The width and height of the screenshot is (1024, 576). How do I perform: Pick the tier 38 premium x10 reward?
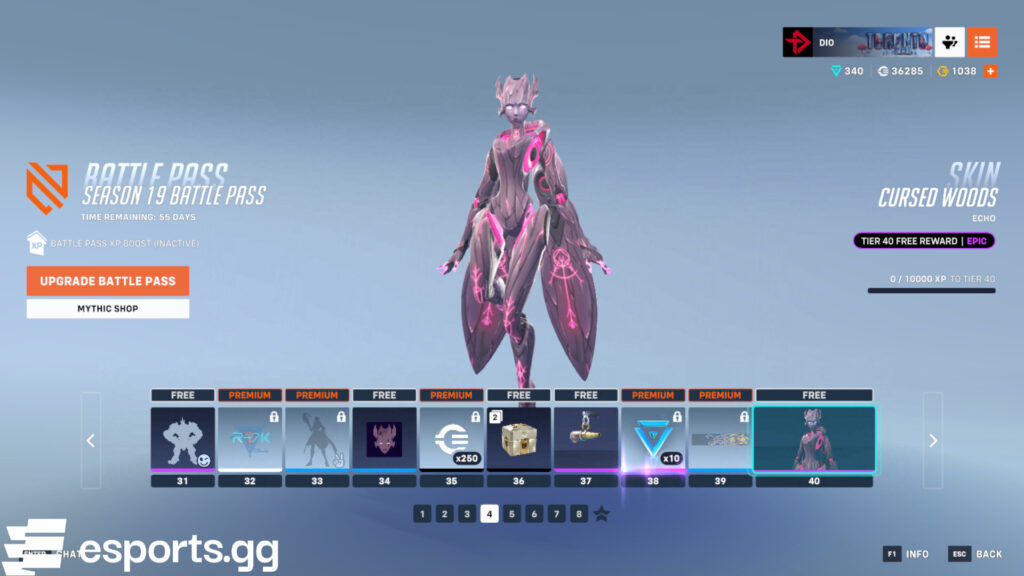coord(653,438)
